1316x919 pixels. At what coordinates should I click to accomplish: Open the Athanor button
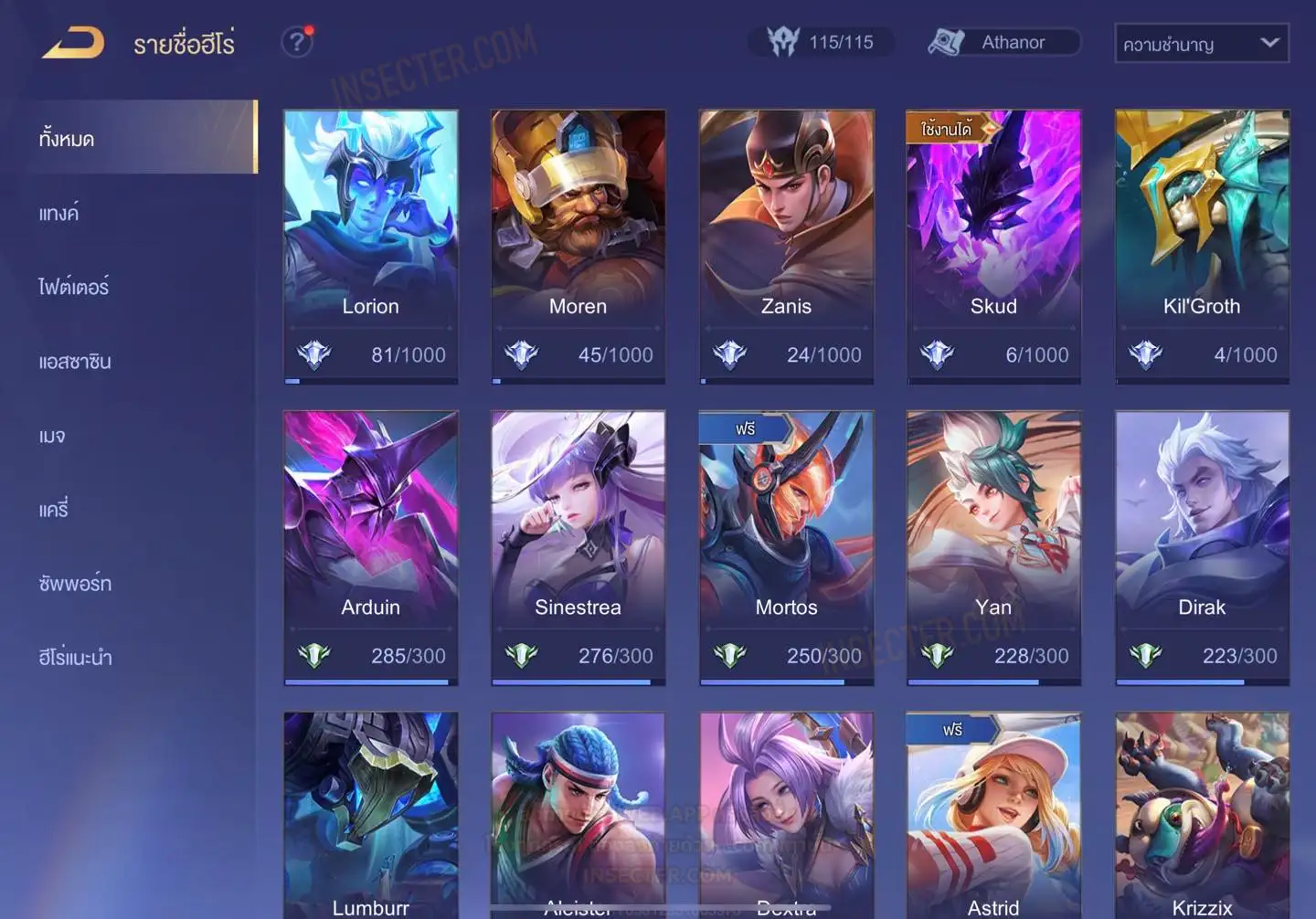(x=1003, y=42)
